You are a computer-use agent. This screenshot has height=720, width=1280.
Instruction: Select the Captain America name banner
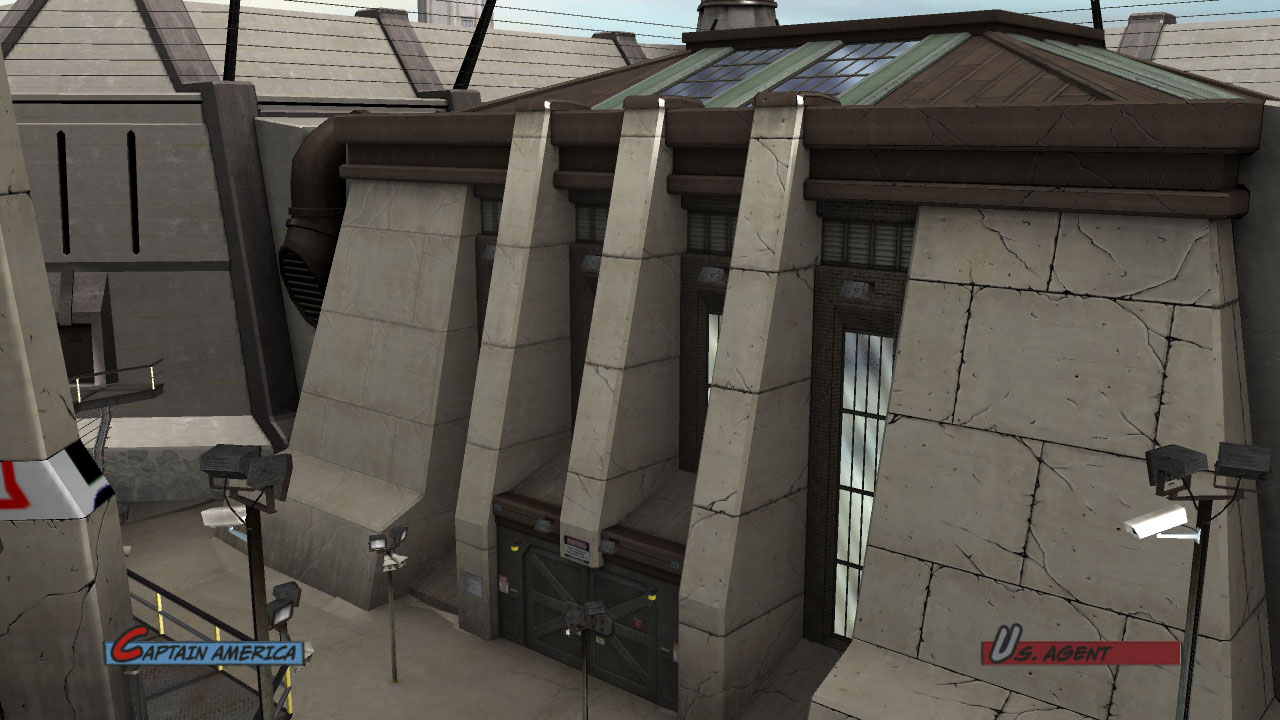tap(206, 652)
